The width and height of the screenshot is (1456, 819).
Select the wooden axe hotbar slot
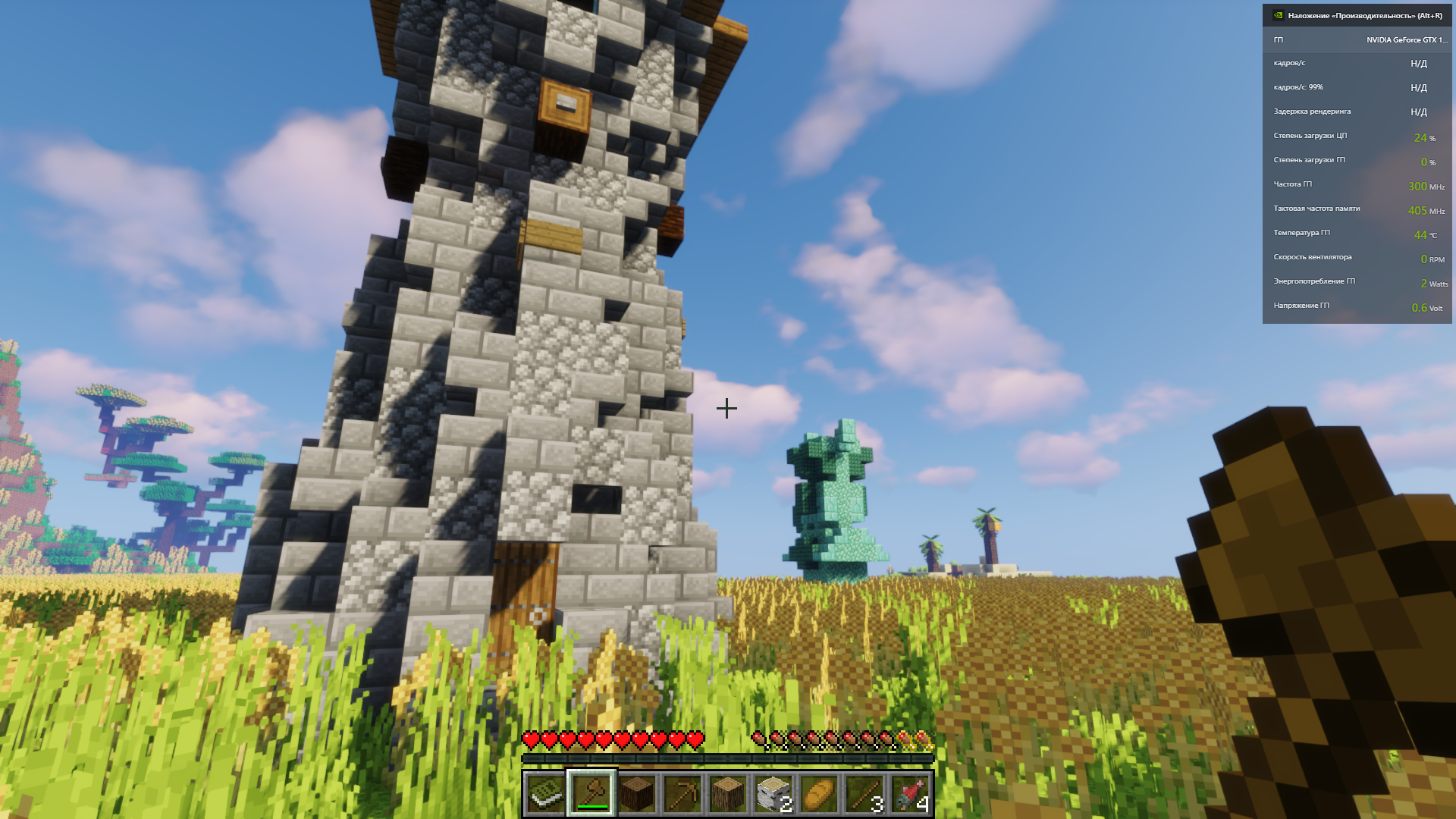click(591, 794)
